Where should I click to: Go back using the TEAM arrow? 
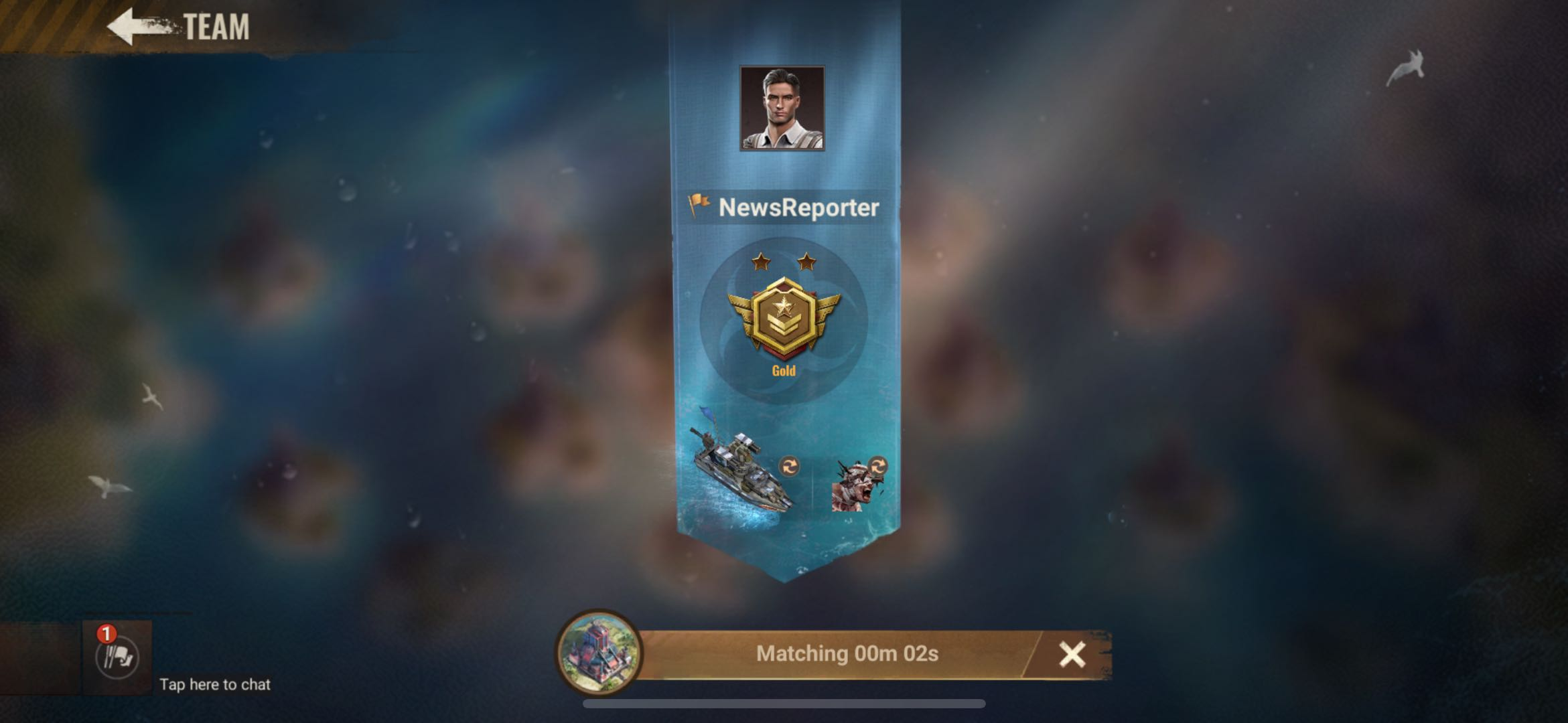(137, 27)
